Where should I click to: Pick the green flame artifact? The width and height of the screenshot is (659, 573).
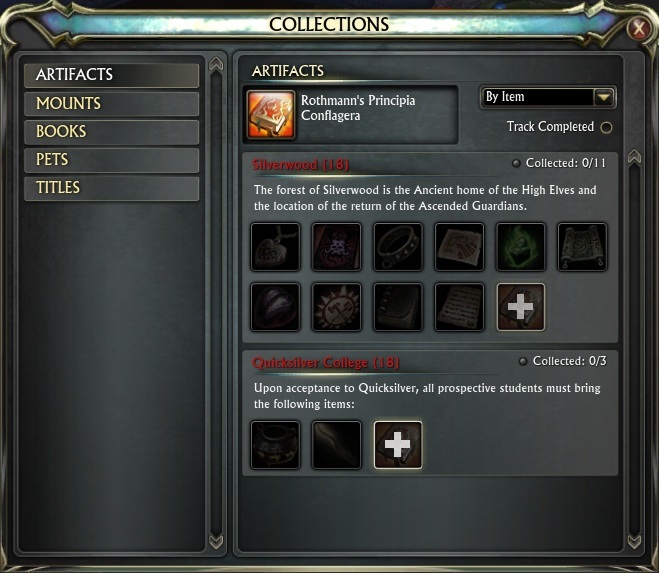tap(521, 247)
